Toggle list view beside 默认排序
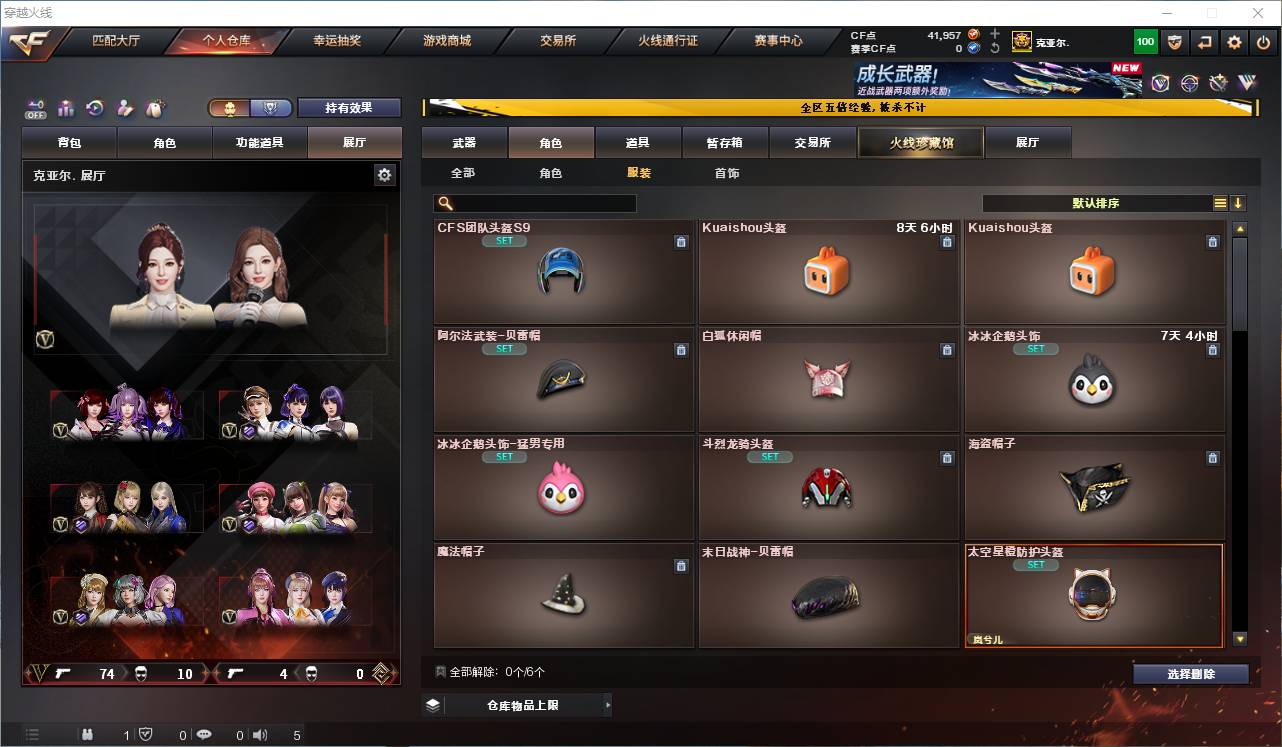The image size is (1282, 747). (1220, 202)
